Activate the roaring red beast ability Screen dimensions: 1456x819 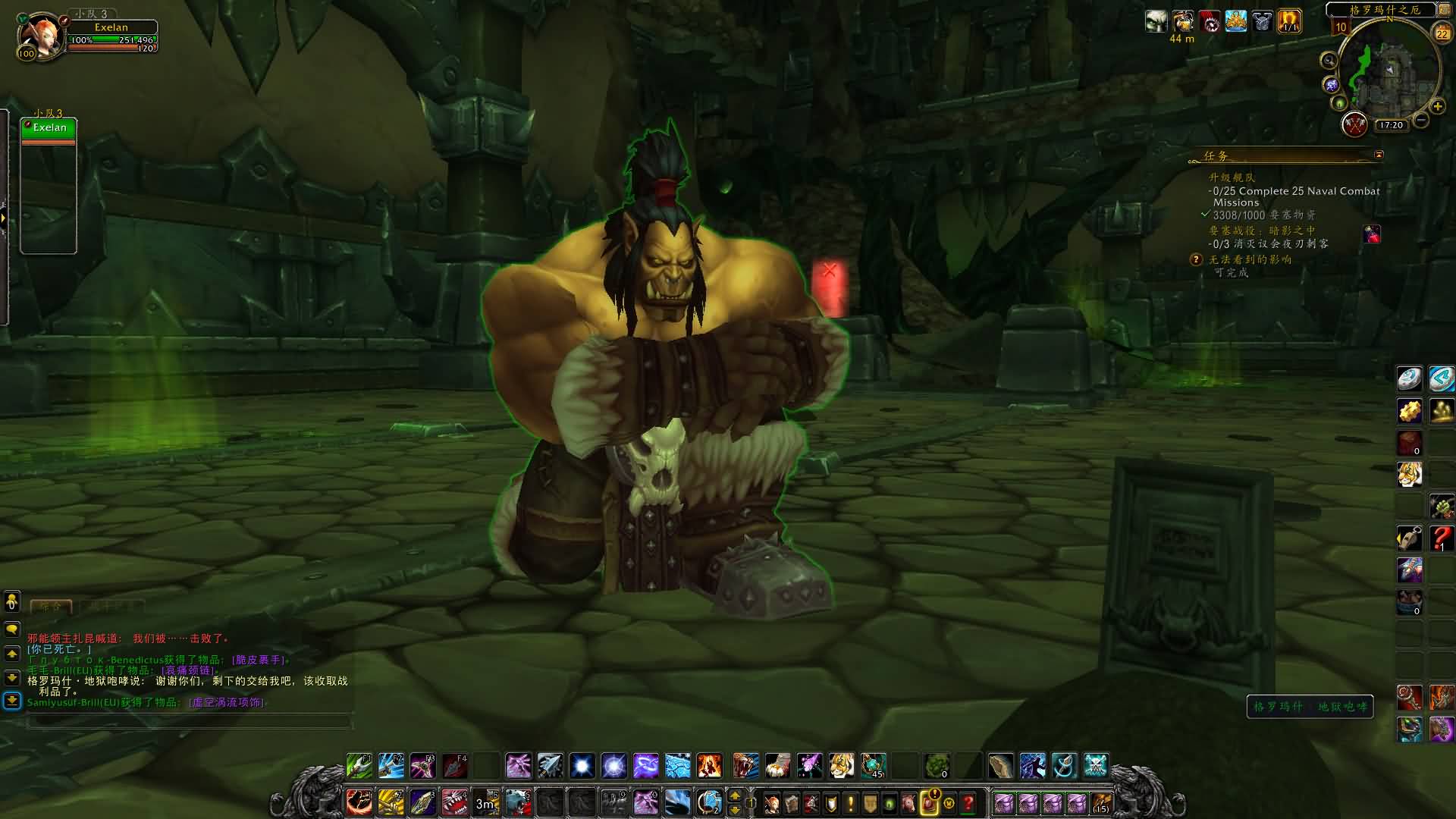click(455, 802)
